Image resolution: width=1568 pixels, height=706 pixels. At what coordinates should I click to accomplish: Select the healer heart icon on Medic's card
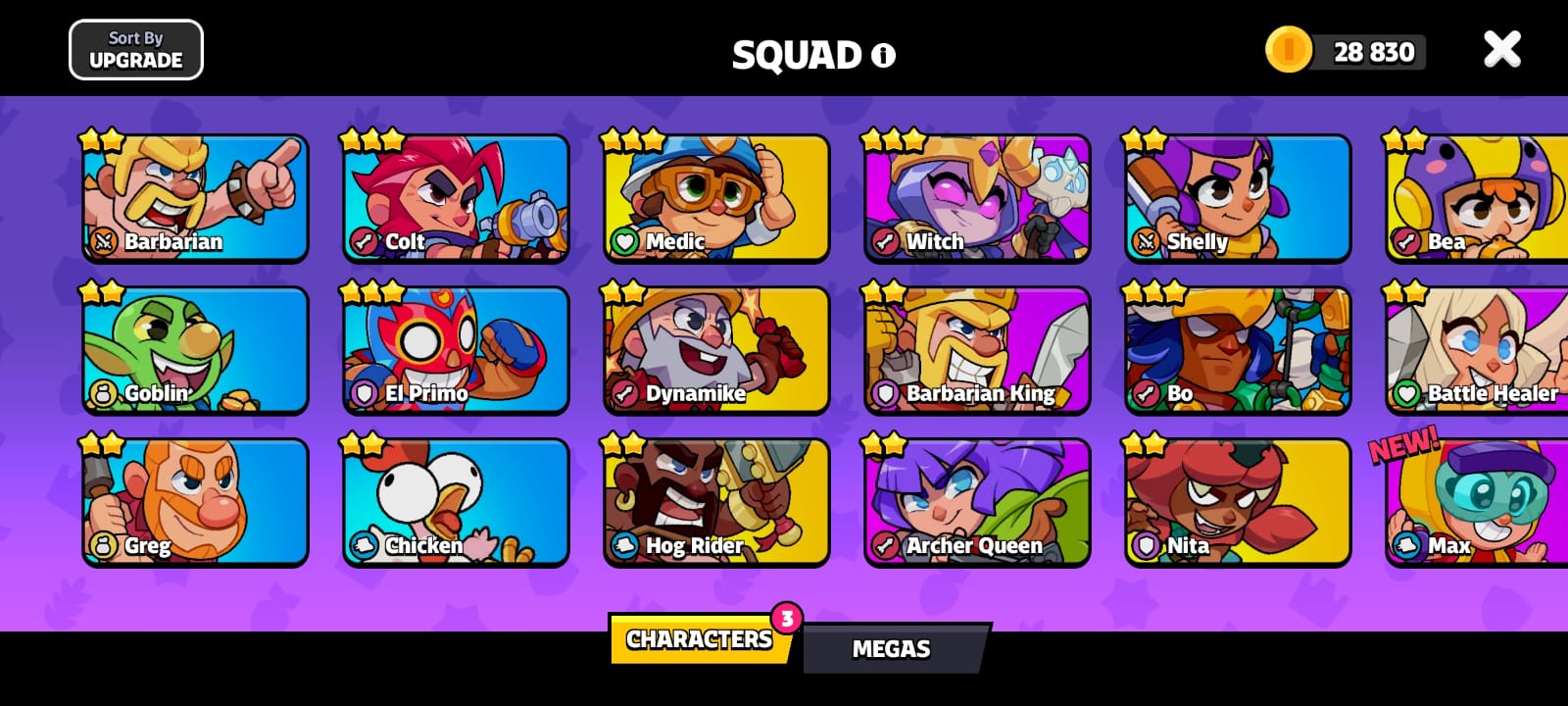(623, 241)
